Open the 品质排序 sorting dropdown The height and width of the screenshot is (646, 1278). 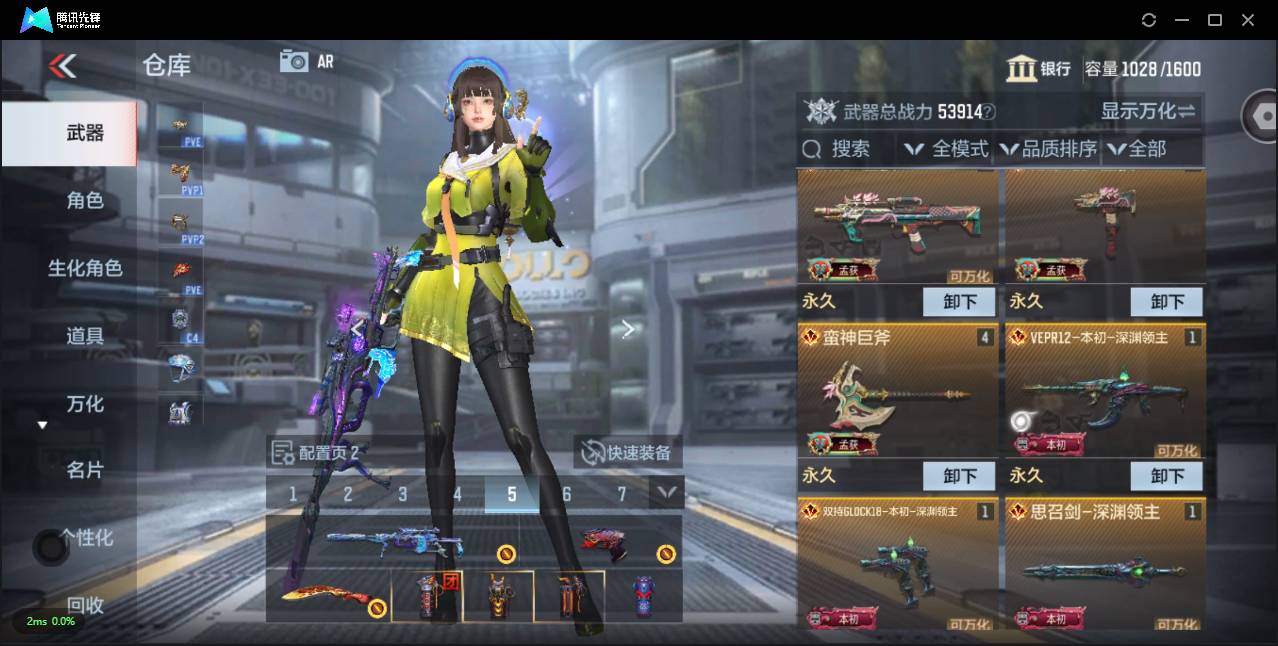click(x=1048, y=149)
